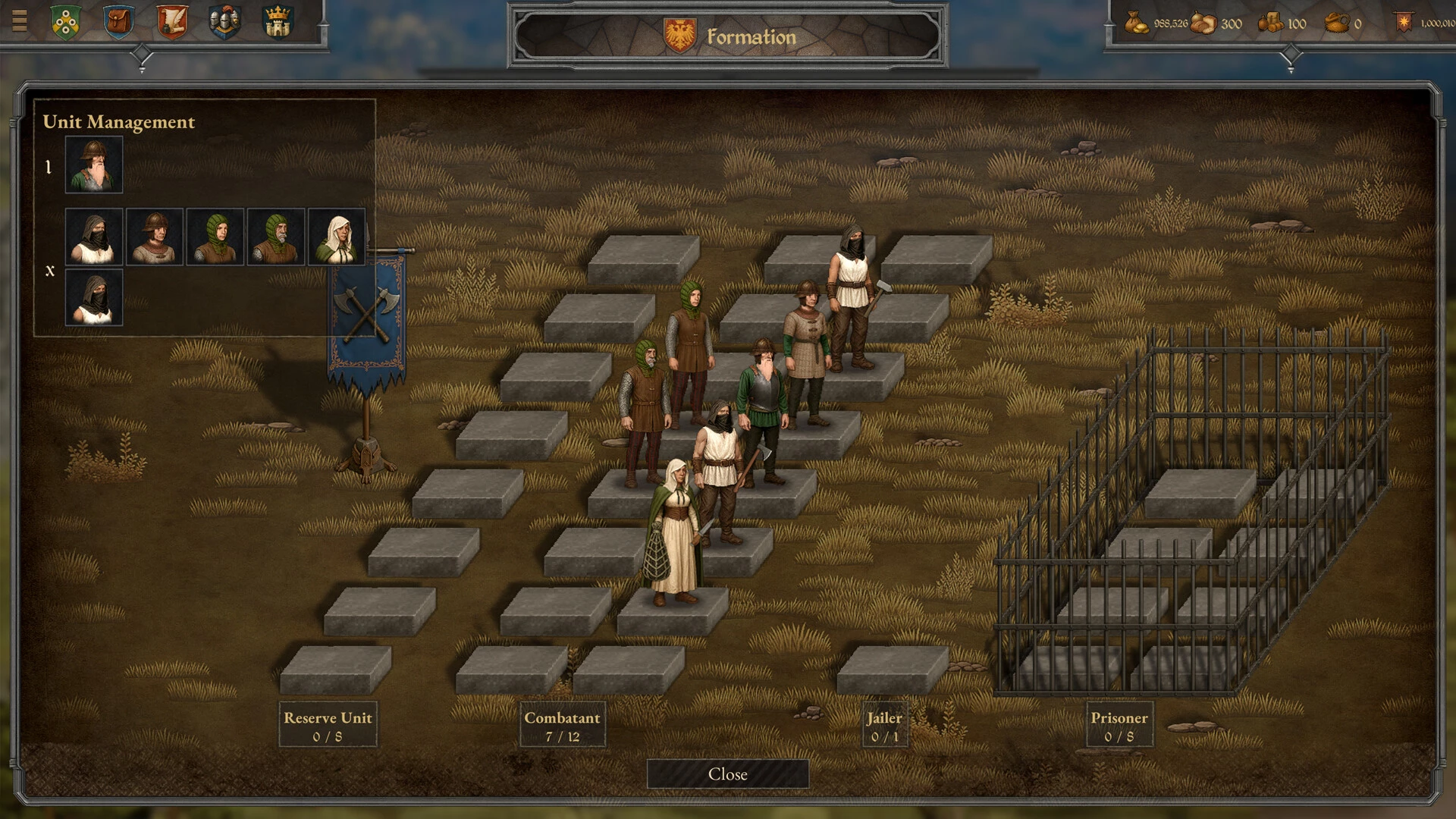1456x819 pixels.
Task: Open the hamburger main menu
Action: [20, 20]
